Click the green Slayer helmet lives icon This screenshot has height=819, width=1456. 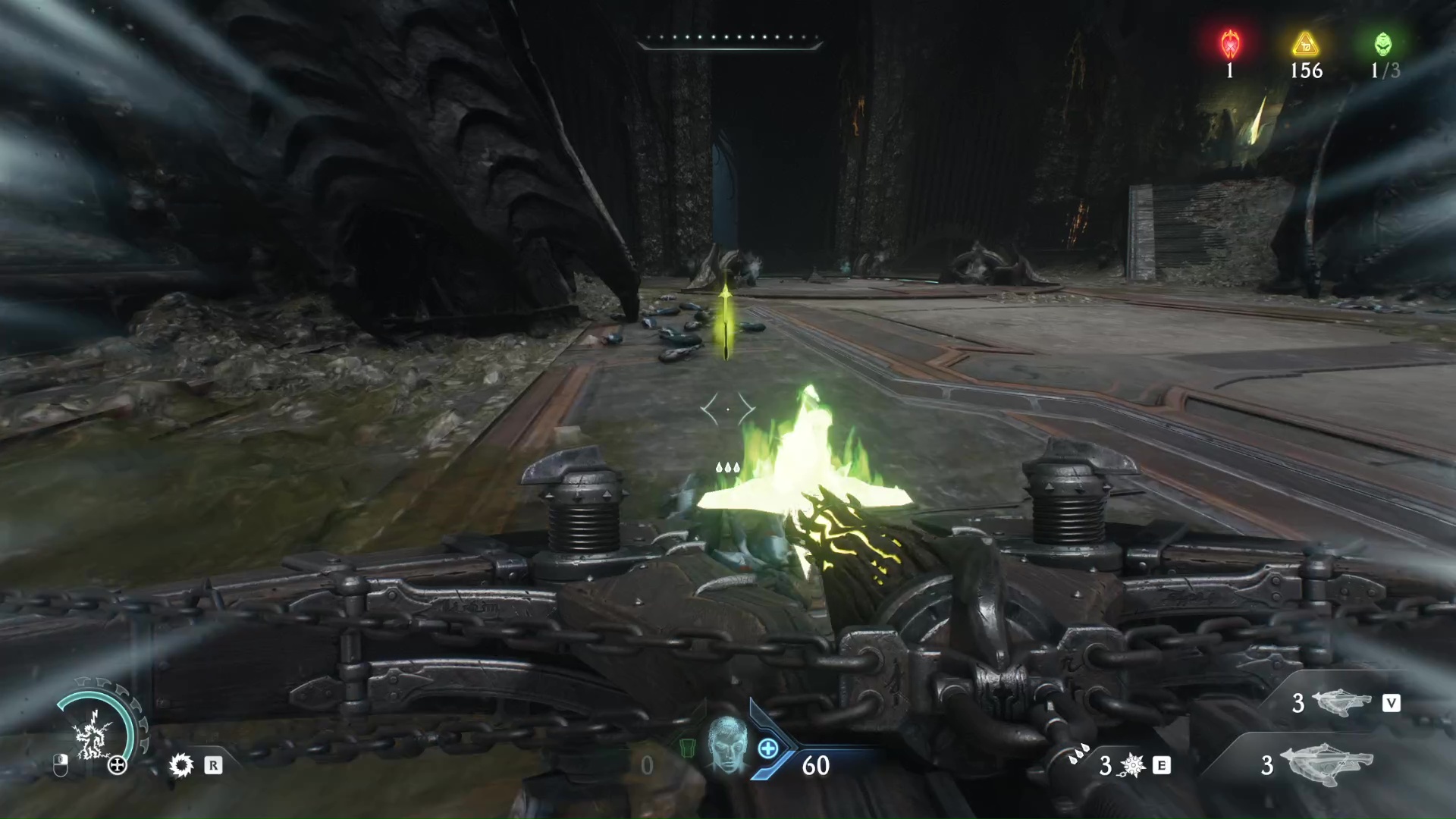click(x=1383, y=44)
